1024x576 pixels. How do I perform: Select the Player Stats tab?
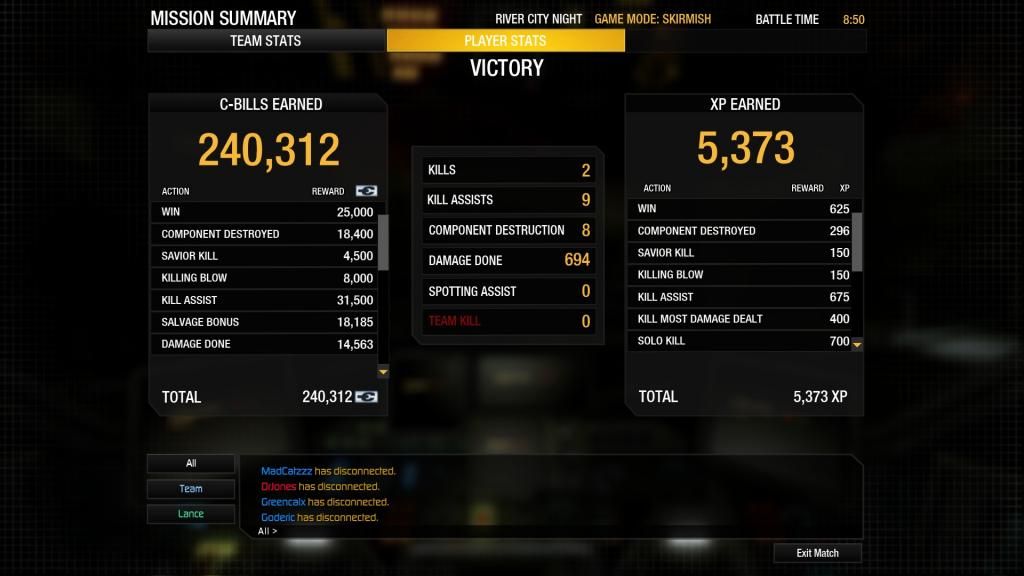point(505,41)
